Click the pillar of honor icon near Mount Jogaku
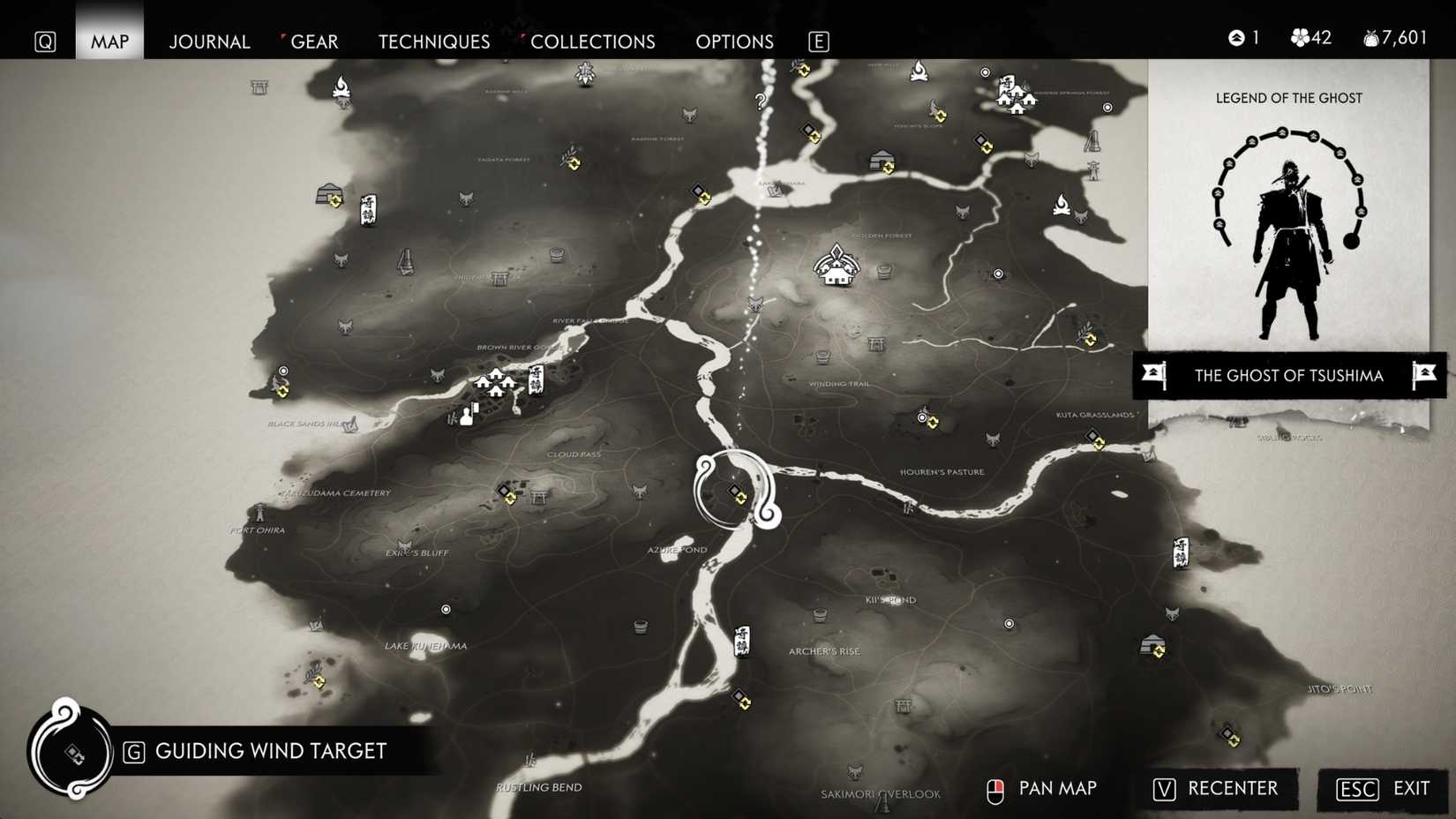Image resolution: width=1456 pixels, height=819 pixels. coord(1094,141)
